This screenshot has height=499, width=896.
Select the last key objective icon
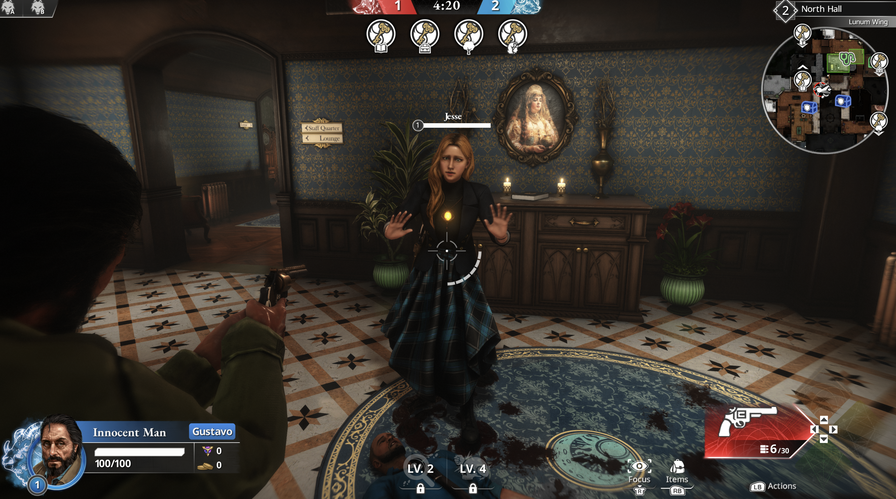pos(512,35)
